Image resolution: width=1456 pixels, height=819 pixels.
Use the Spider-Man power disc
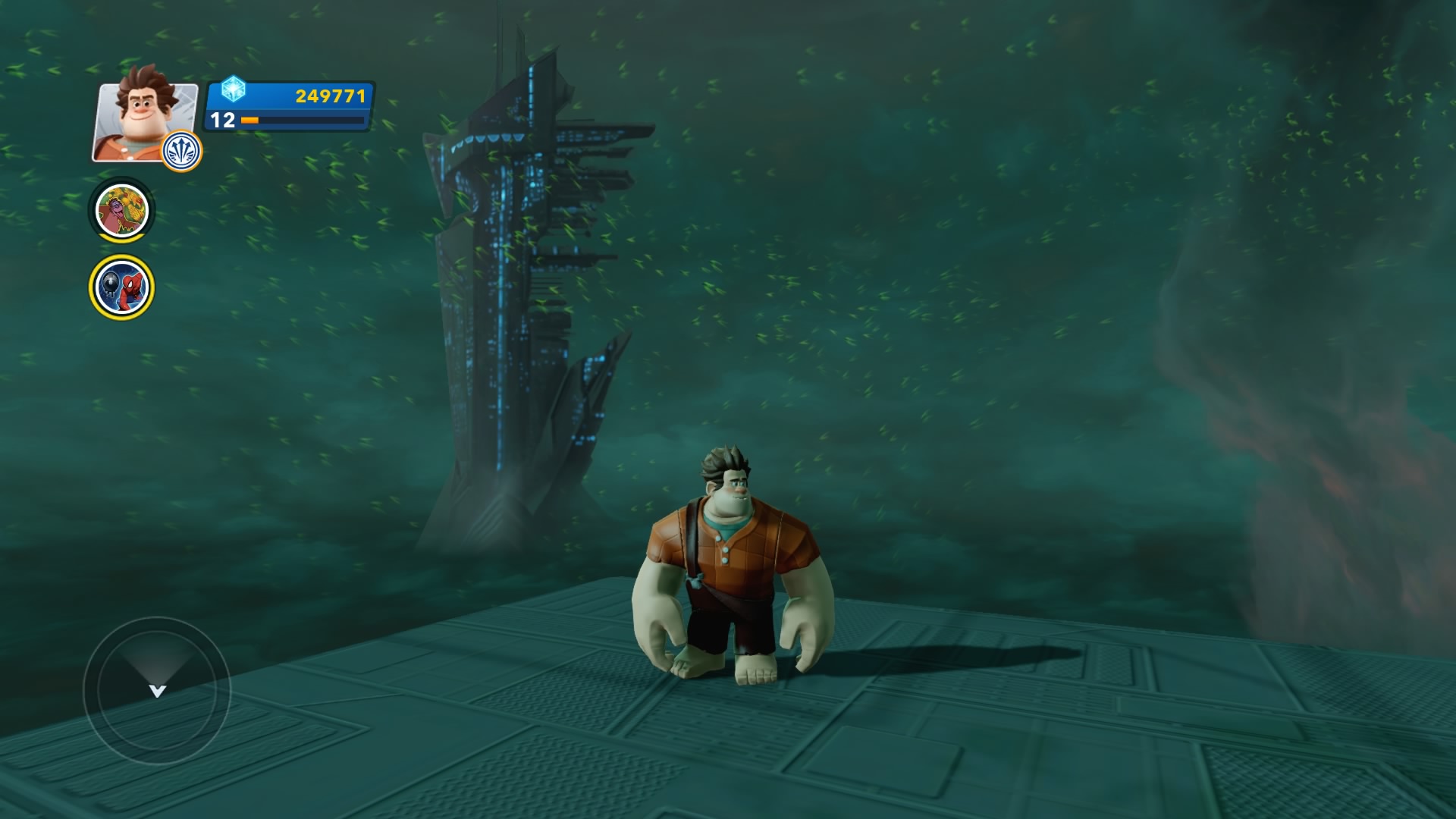coord(121,287)
